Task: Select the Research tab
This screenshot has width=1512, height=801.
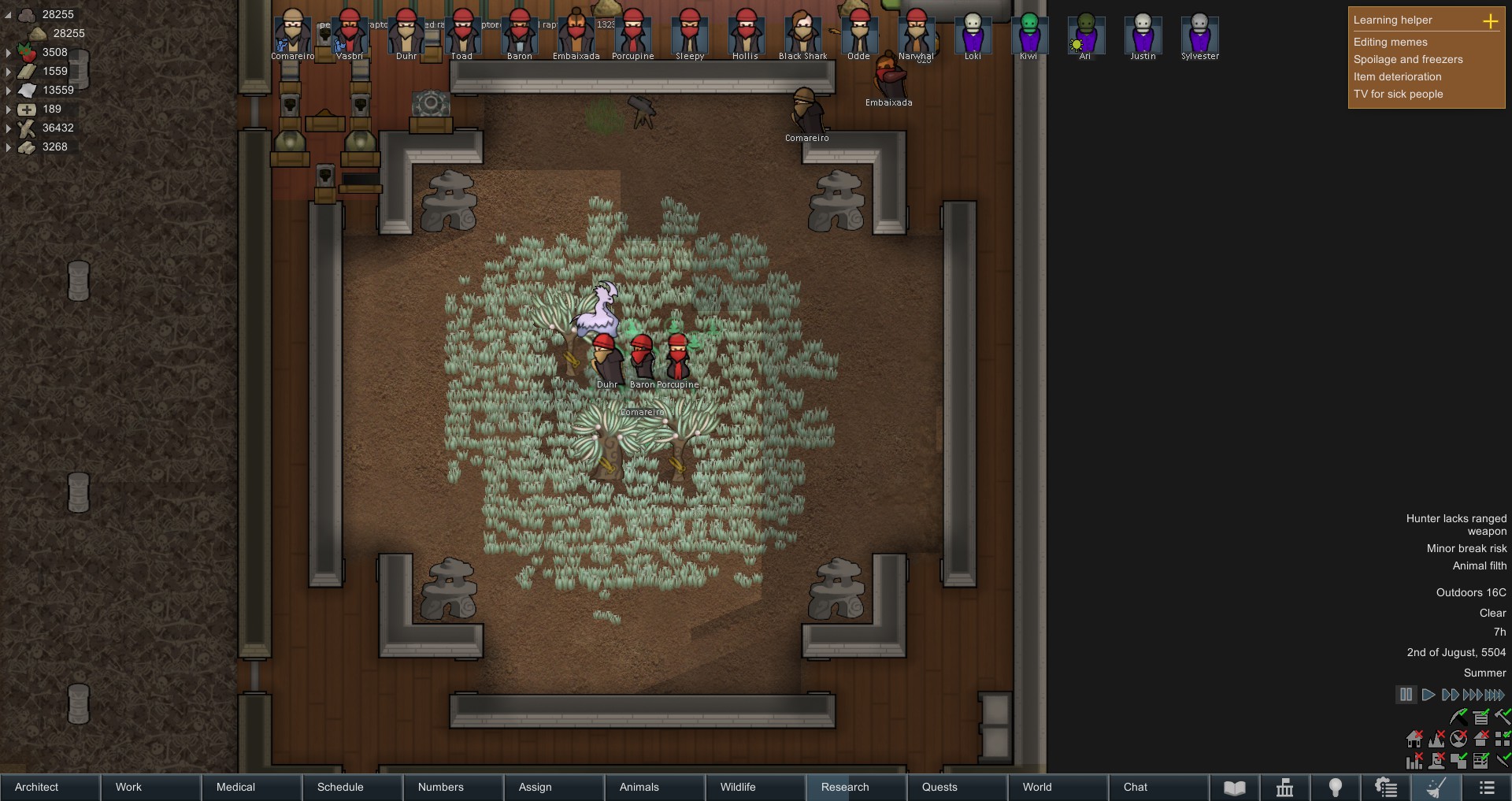Action: tap(845, 788)
